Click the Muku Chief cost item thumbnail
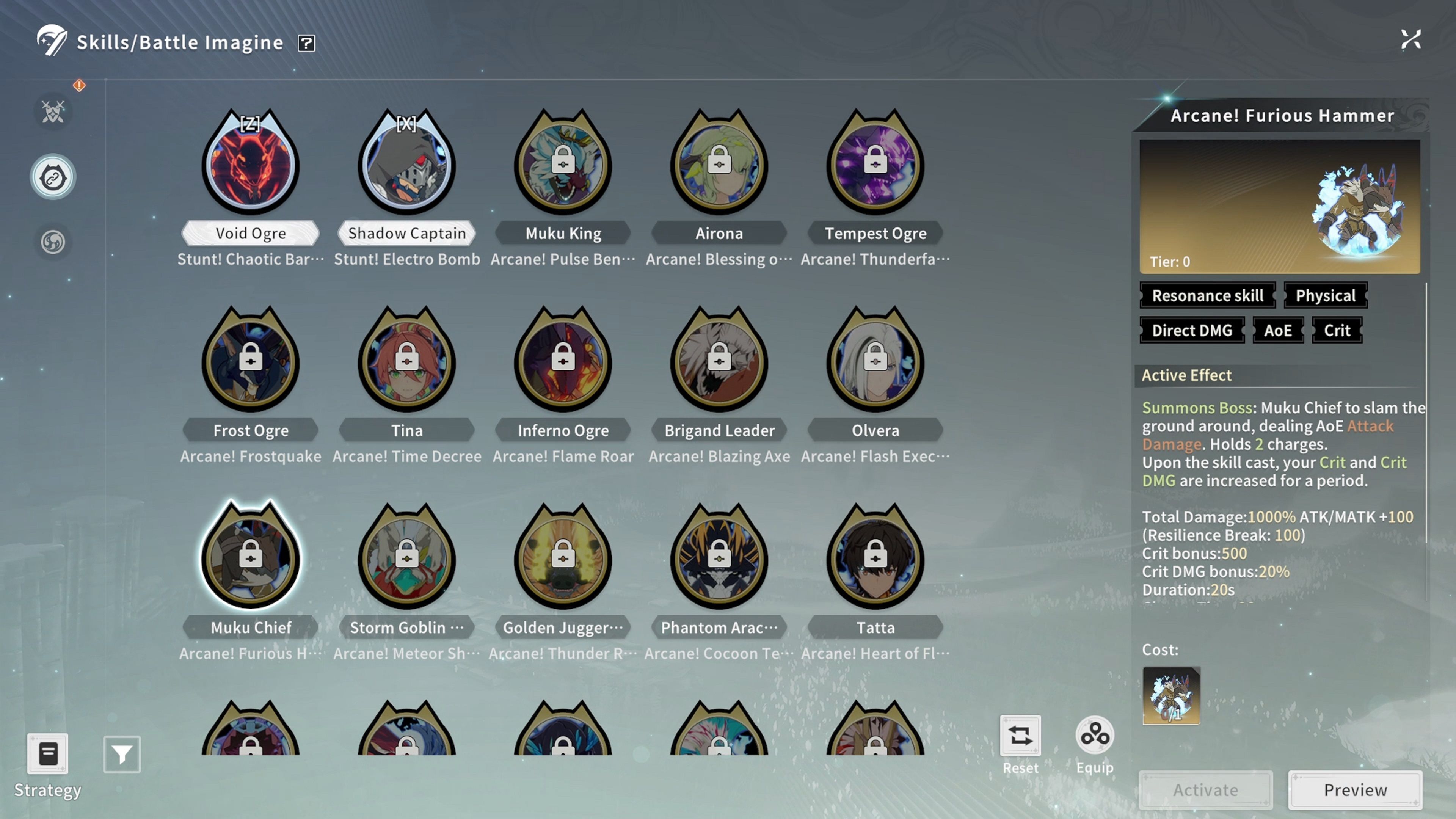1456x819 pixels. [x=1171, y=696]
